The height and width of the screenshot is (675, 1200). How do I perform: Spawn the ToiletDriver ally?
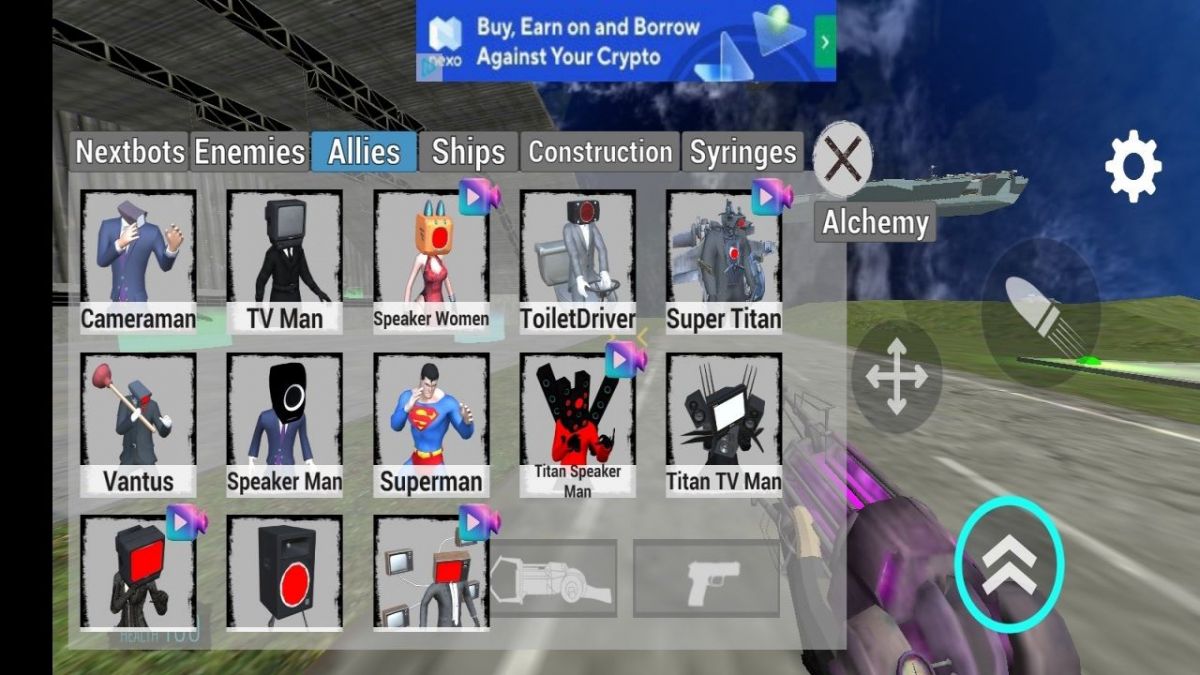[x=578, y=262]
